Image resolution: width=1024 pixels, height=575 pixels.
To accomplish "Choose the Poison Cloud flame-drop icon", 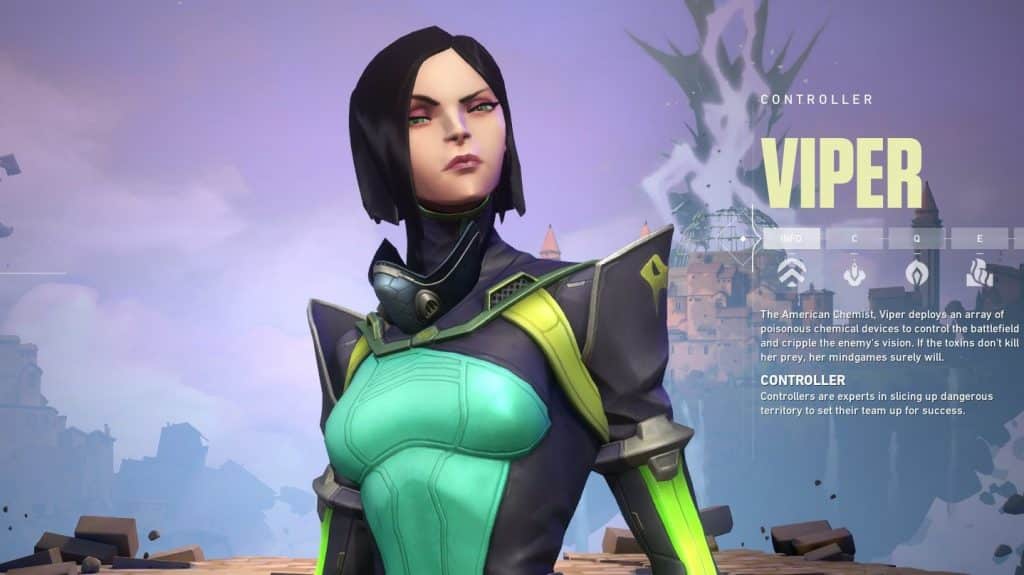I will coord(915,273).
